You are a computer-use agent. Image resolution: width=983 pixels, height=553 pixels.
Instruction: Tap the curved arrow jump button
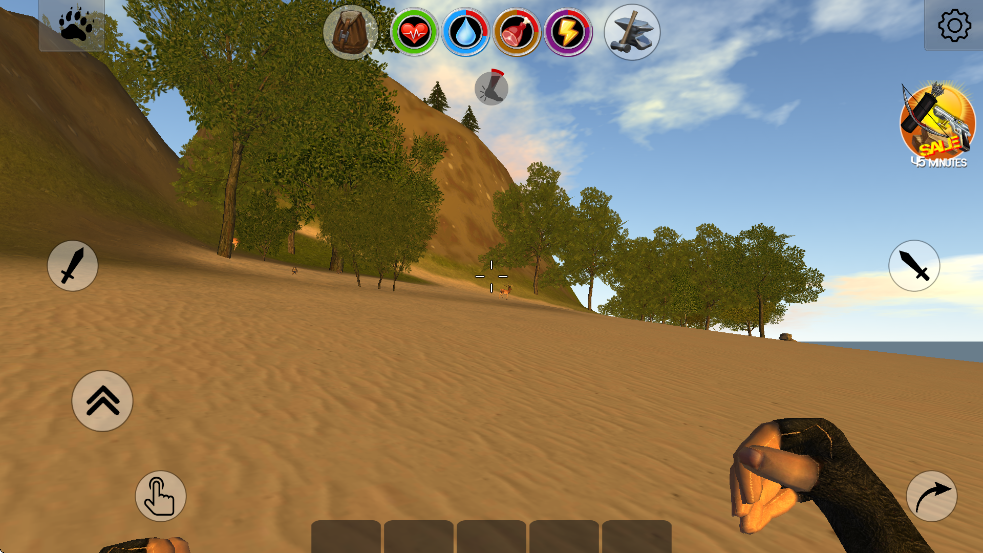tap(931, 496)
